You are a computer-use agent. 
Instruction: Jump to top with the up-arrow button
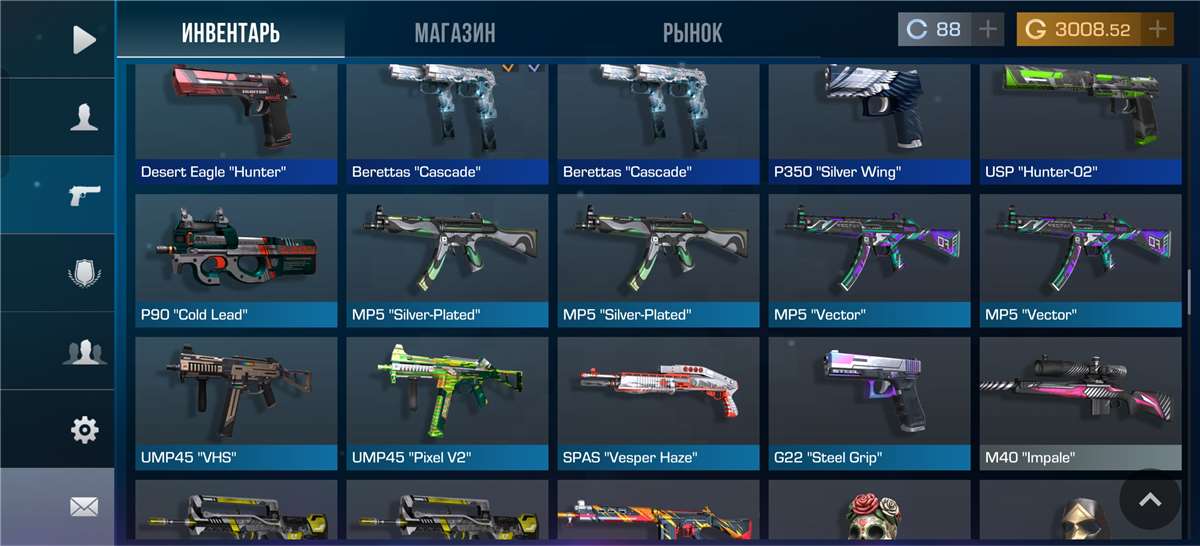pyautogui.click(x=1150, y=499)
